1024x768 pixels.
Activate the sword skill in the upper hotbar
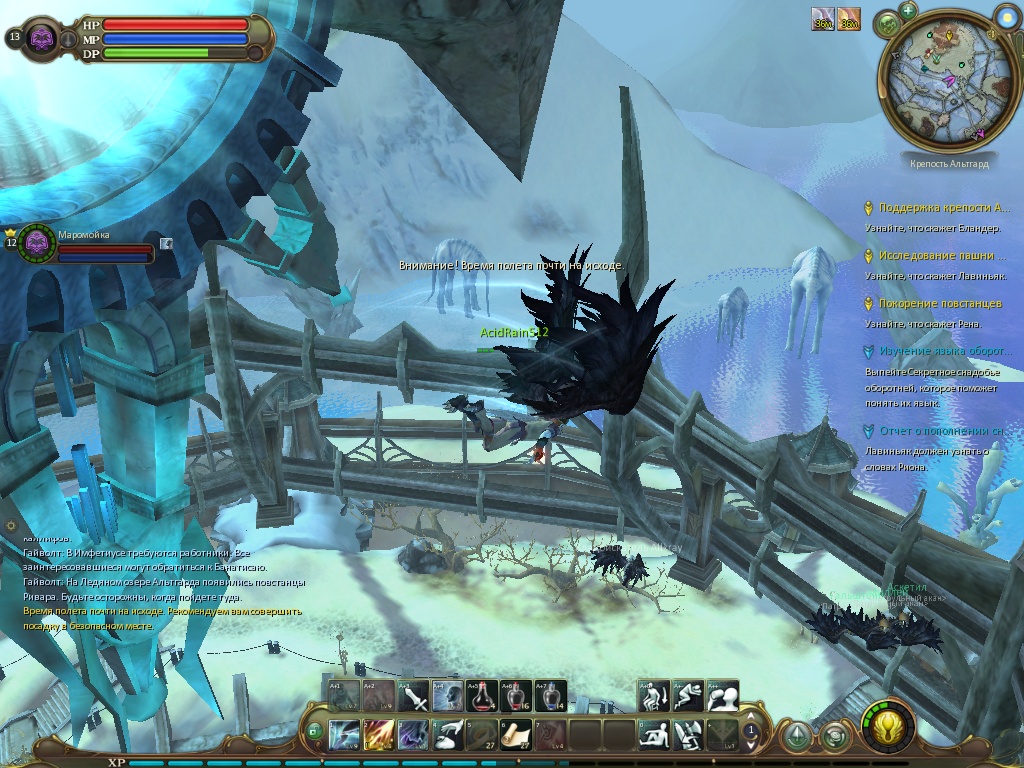pyautogui.click(x=413, y=695)
